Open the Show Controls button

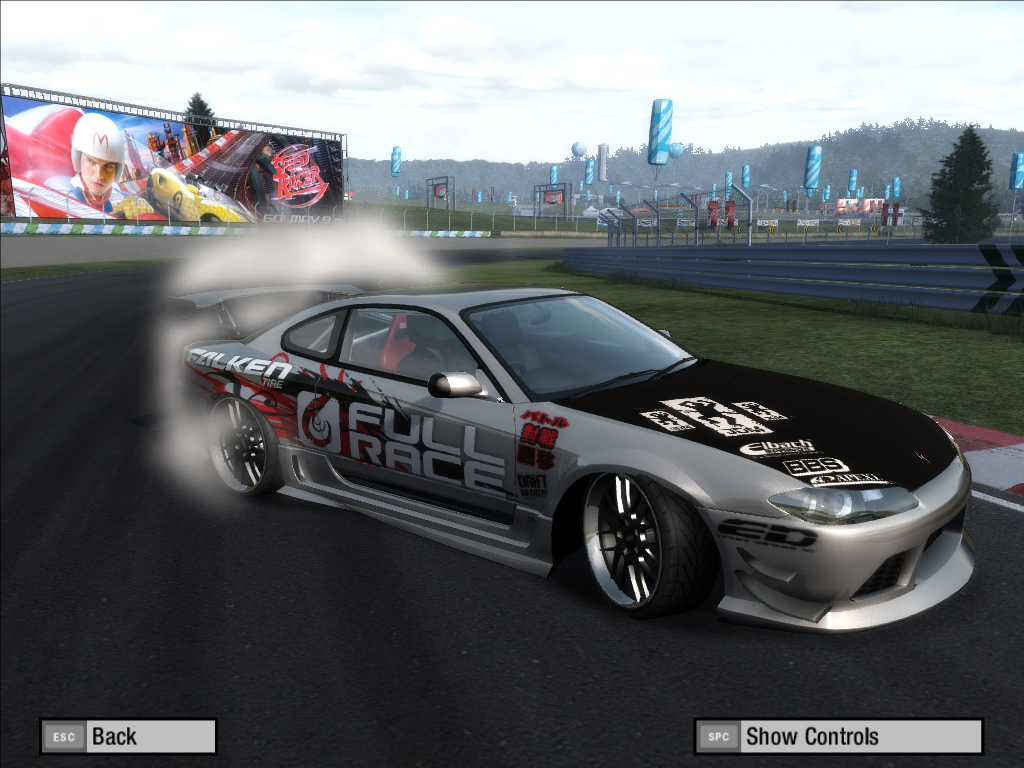pyautogui.click(x=838, y=737)
